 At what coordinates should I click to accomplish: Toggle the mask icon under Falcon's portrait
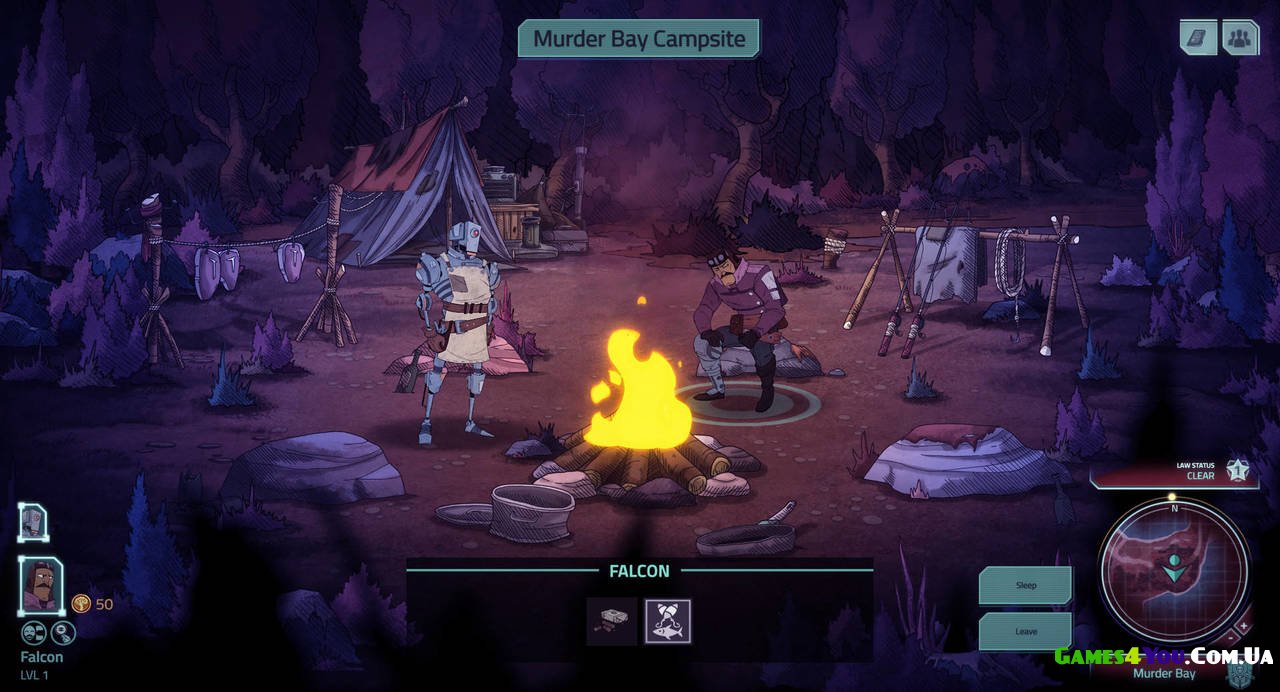(x=34, y=632)
